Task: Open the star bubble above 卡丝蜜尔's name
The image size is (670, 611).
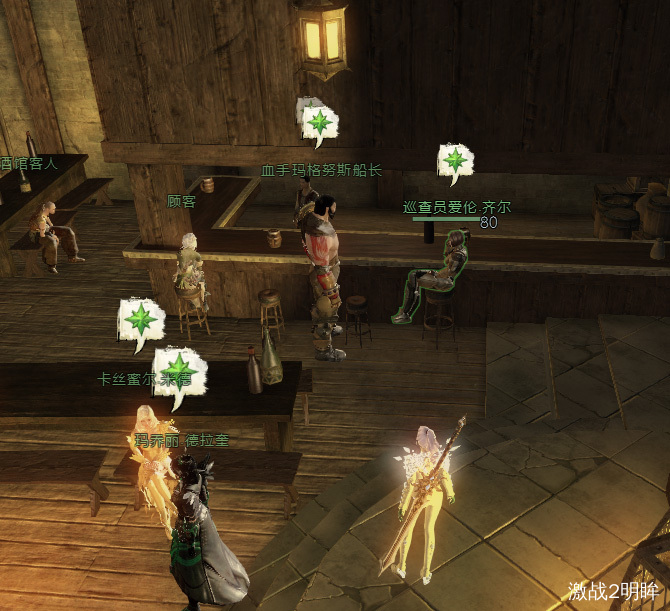Action: pyautogui.click(x=141, y=322)
